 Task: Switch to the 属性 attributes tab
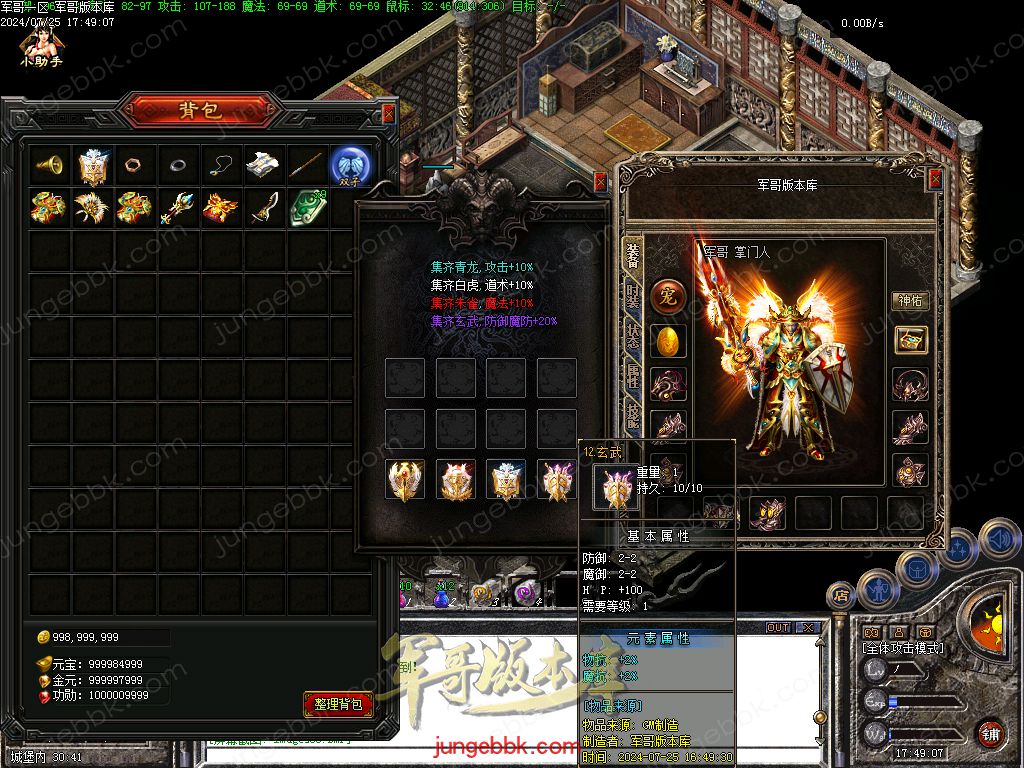point(633,377)
